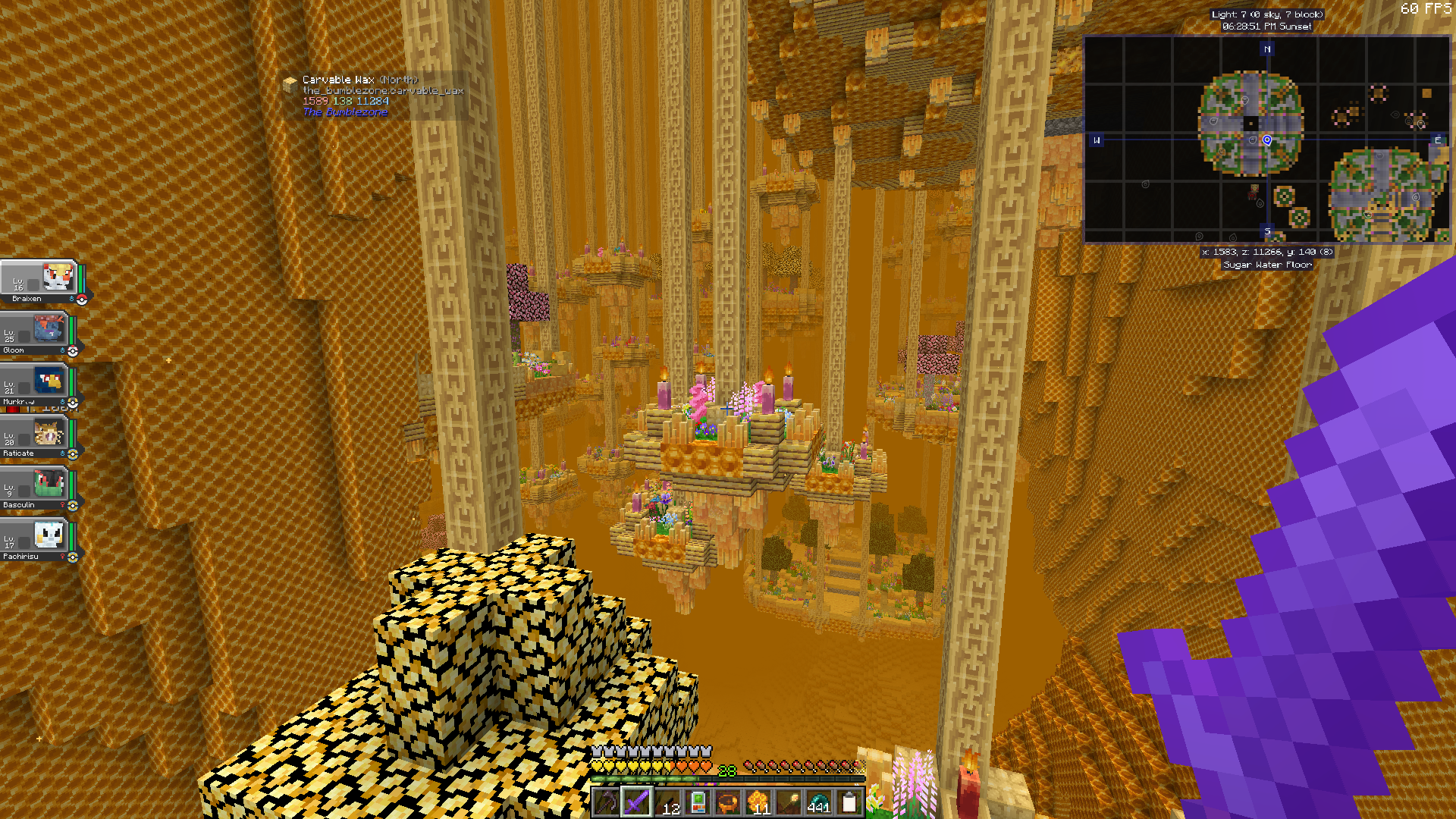Toggle Pachirisu's Poké Ball indicator
Image resolution: width=1456 pixels, height=819 pixels.
(72, 556)
